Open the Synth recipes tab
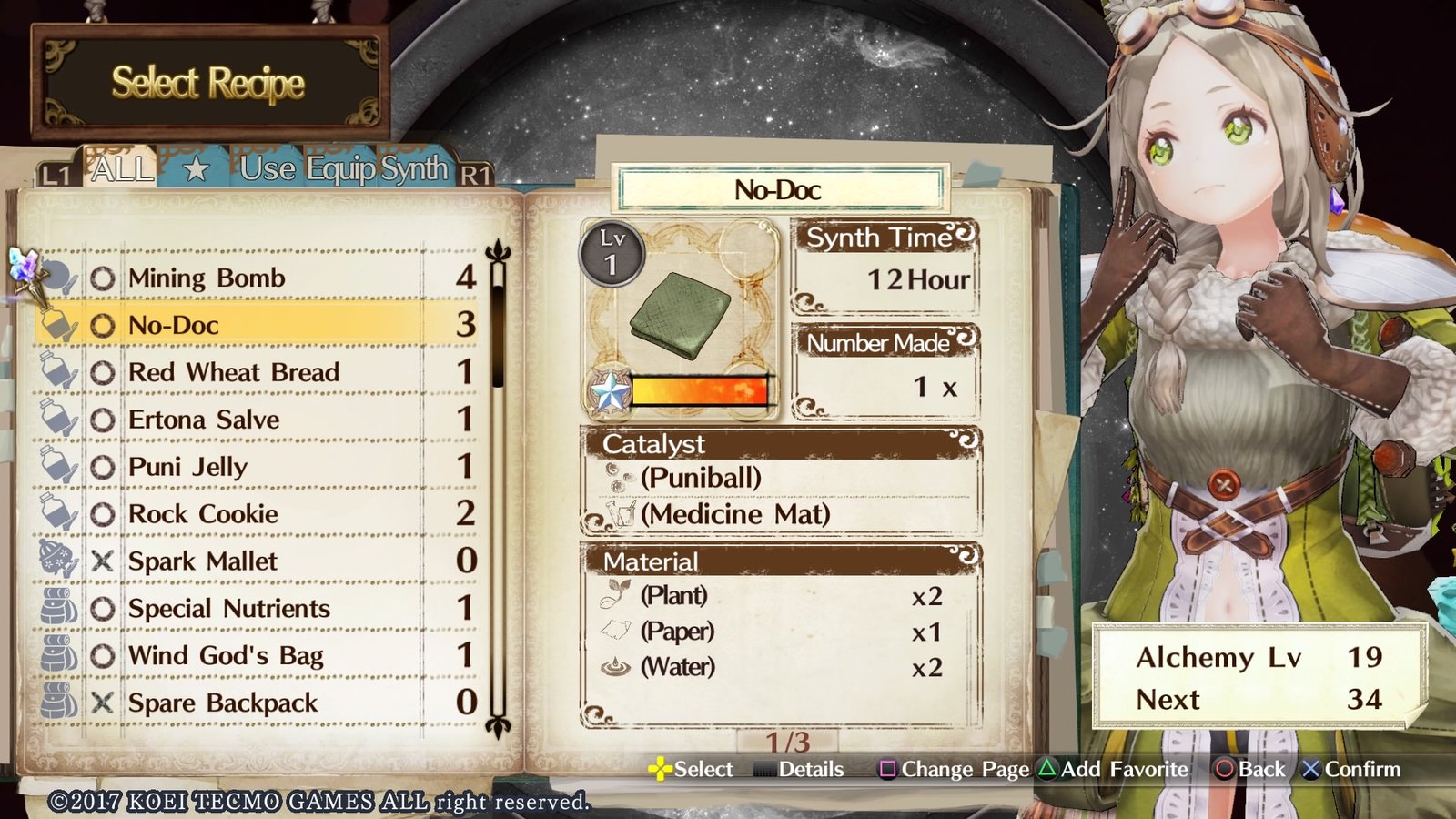This screenshot has width=1456, height=819. (x=414, y=169)
